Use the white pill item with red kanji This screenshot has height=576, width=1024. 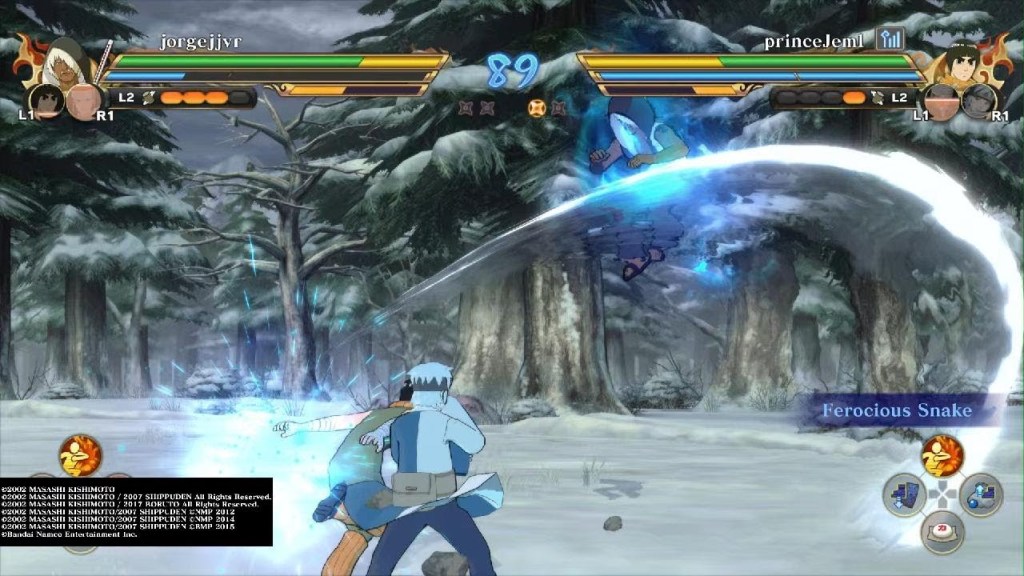coord(942,532)
